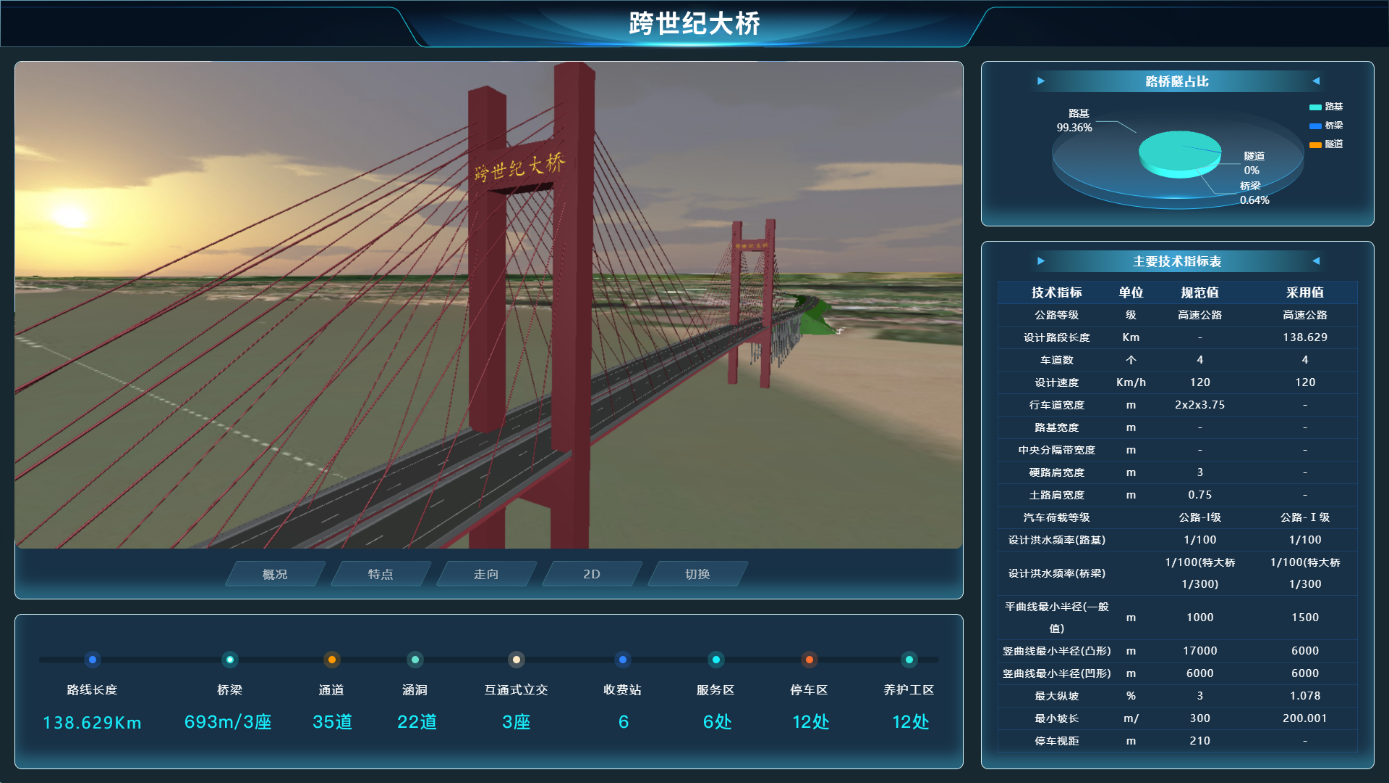Image resolution: width=1389 pixels, height=783 pixels.
Task: Select the 停车区 timeline dot
Action: 809,660
